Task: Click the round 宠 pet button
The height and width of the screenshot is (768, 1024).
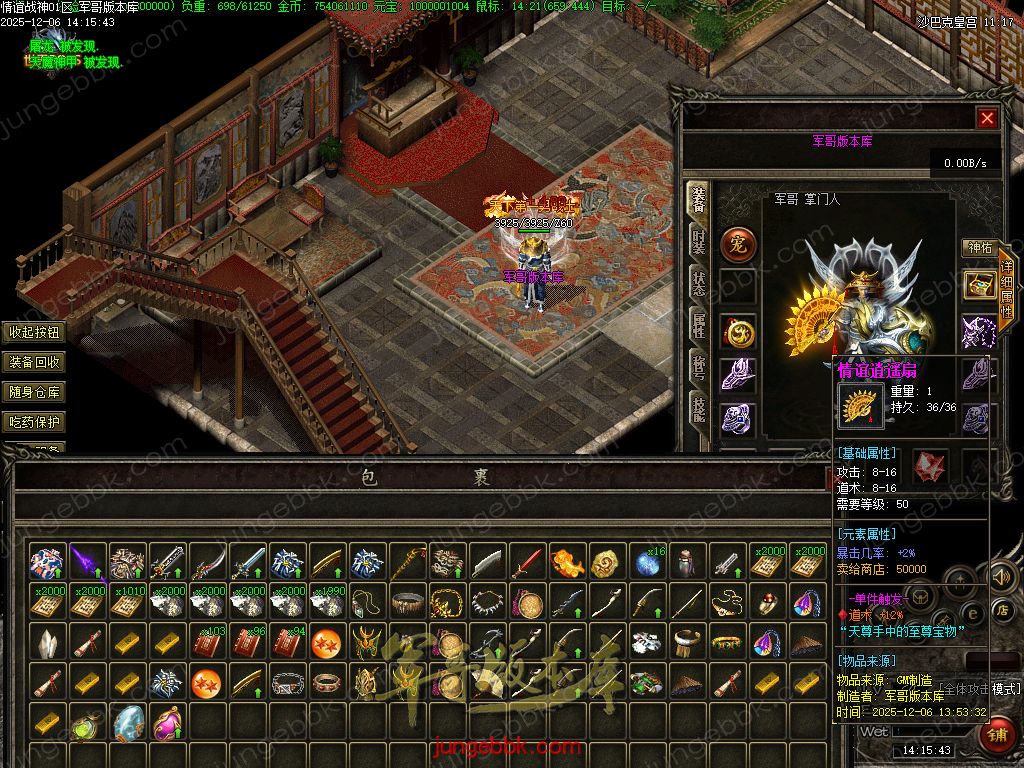Action: point(739,243)
